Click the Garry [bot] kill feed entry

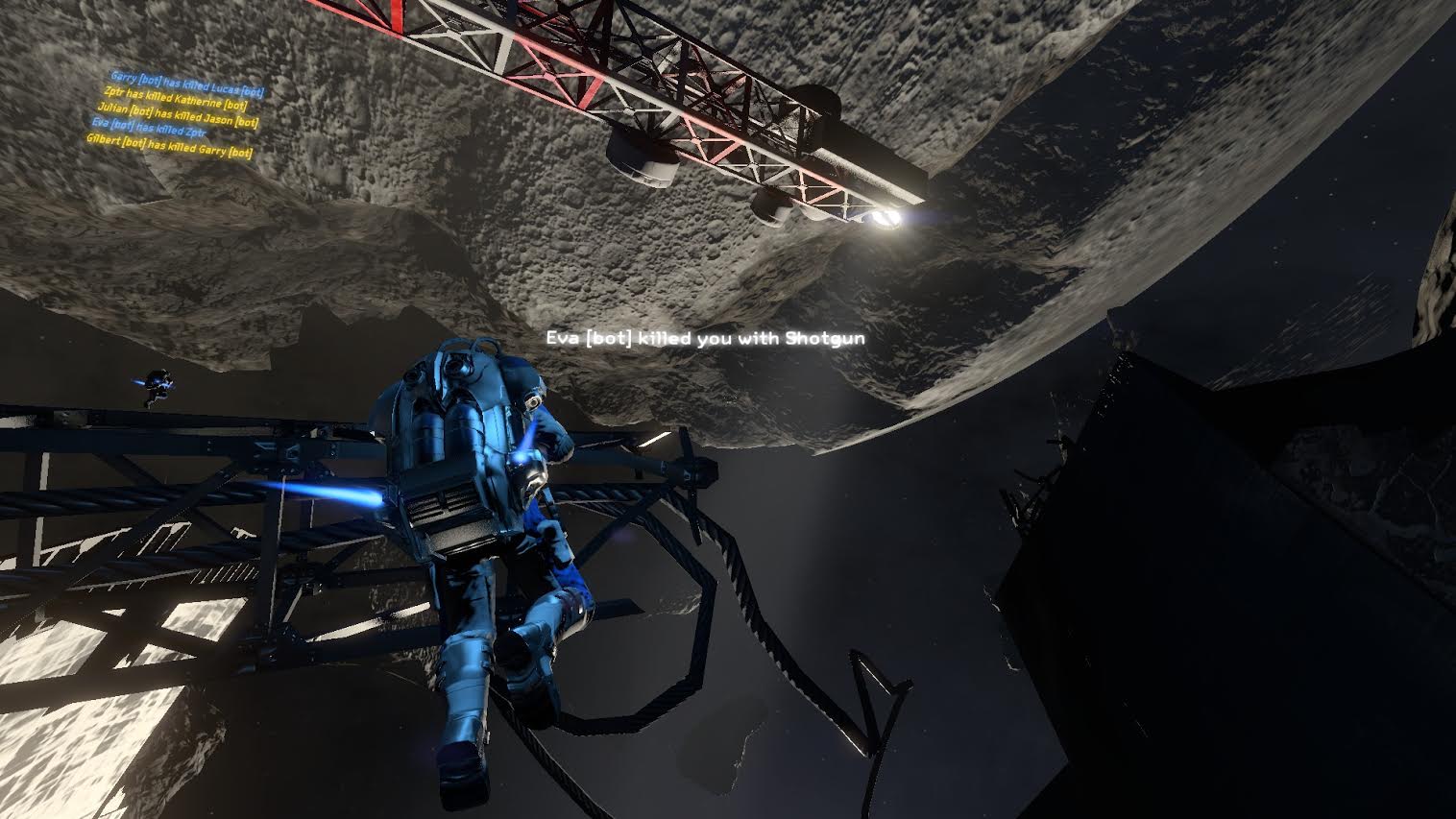coord(187,84)
